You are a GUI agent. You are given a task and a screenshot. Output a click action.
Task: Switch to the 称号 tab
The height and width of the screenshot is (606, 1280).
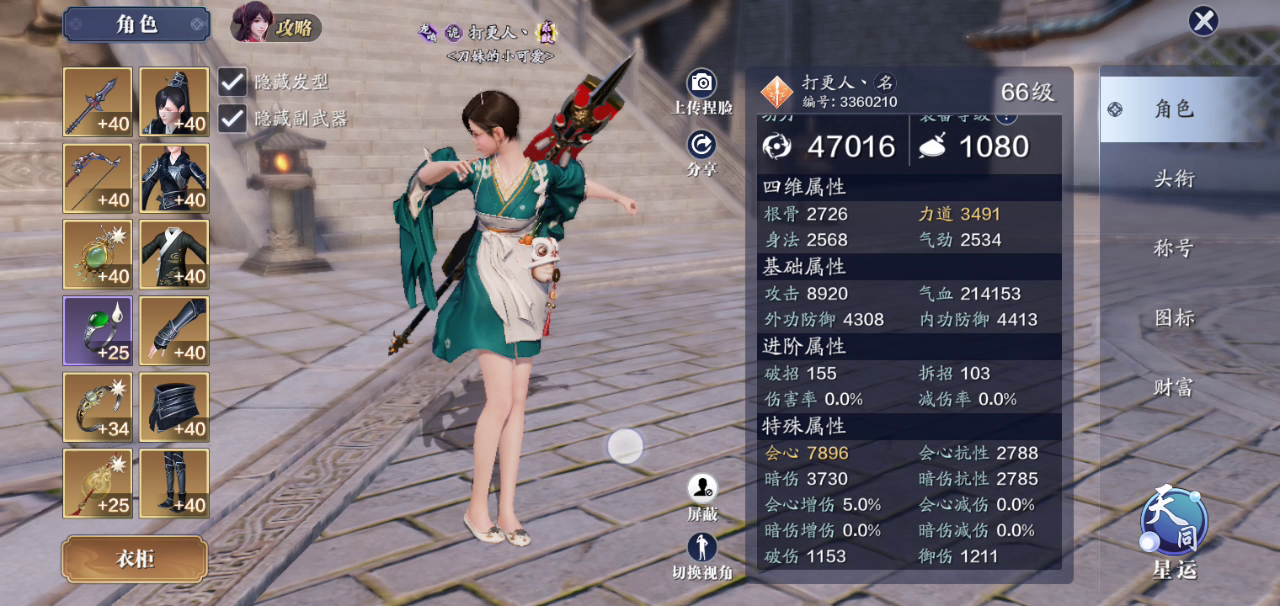(x=1174, y=248)
